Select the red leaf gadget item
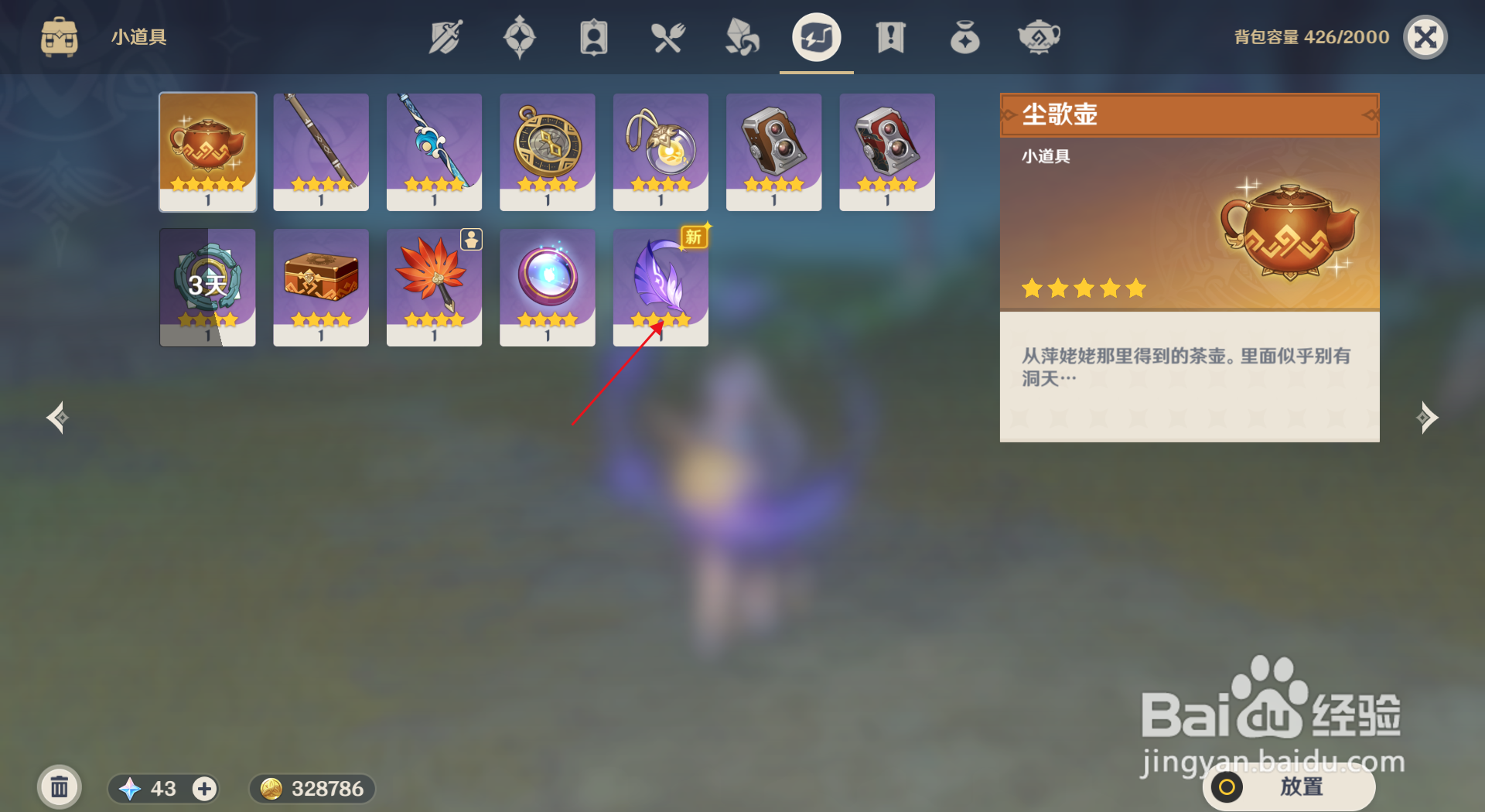This screenshot has width=1485, height=812. click(x=434, y=287)
